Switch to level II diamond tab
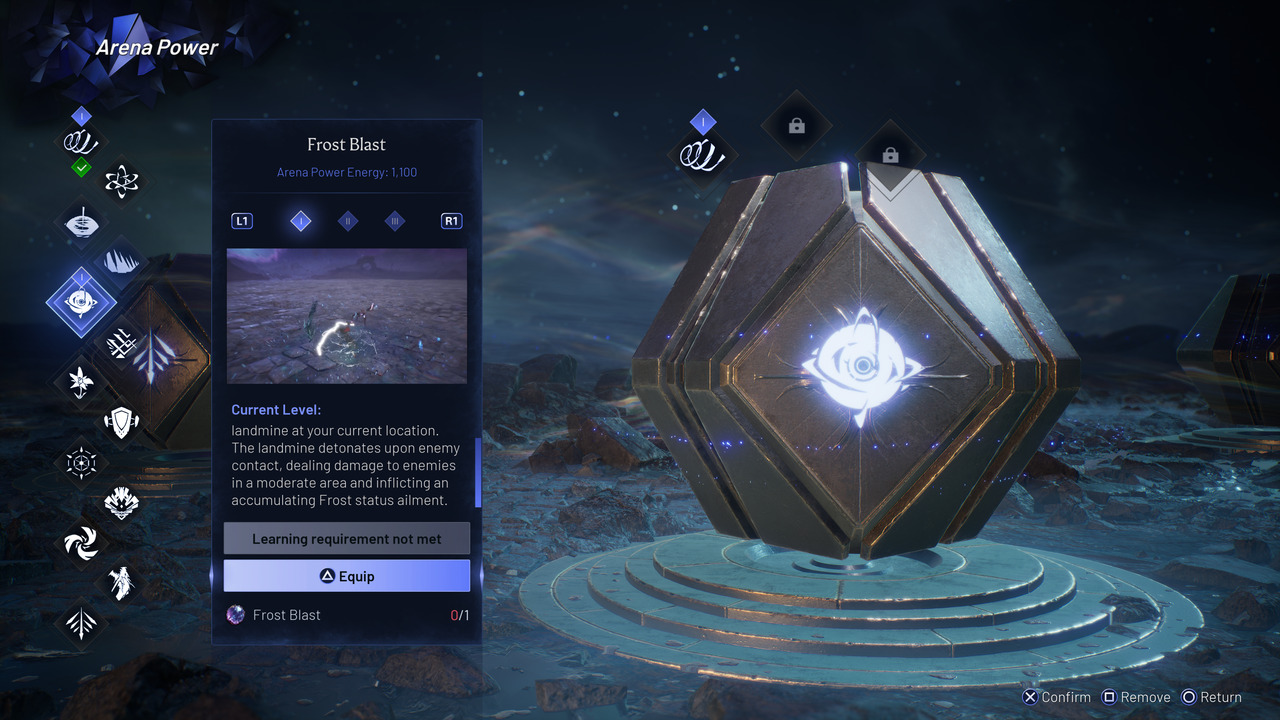1280x720 pixels. coord(348,221)
